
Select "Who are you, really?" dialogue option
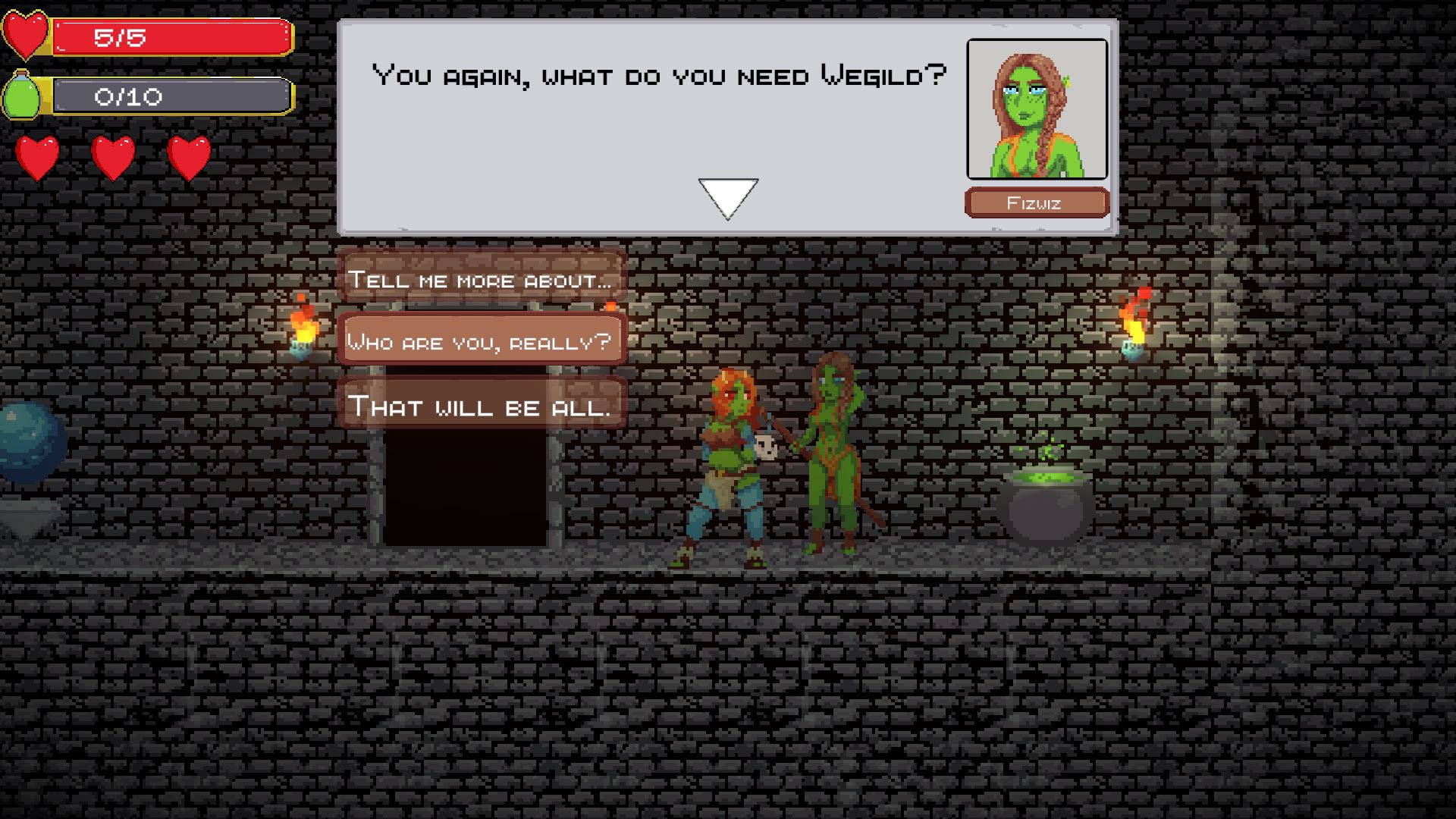[x=481, y=341]
